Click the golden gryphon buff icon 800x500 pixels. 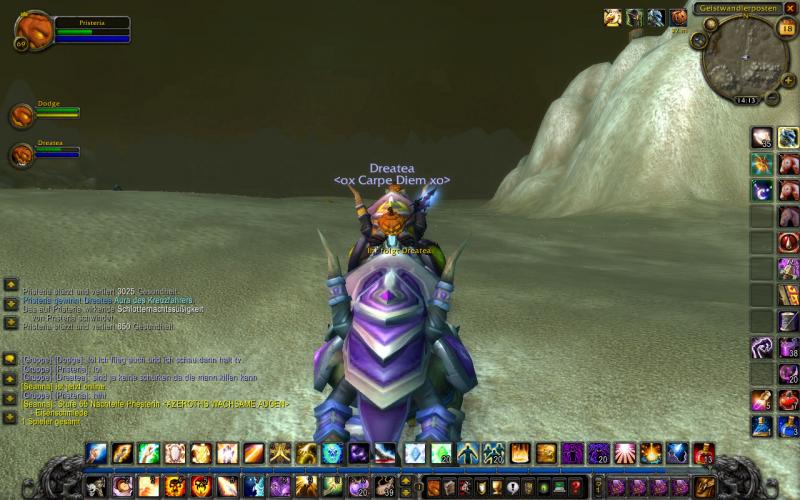612,17
